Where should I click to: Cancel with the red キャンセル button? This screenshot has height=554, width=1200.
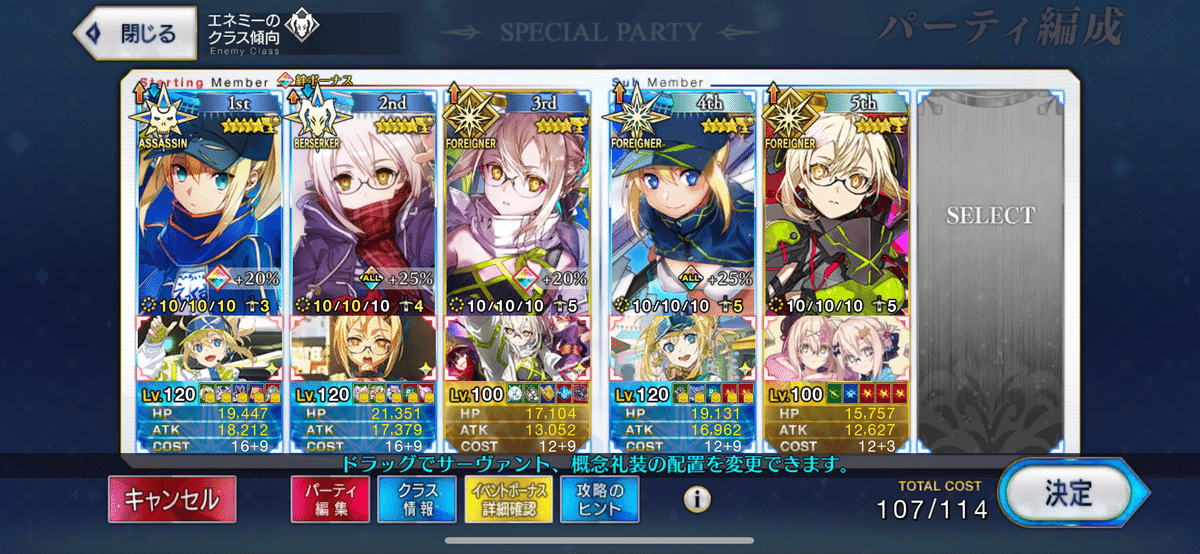(x=173, y=498)
